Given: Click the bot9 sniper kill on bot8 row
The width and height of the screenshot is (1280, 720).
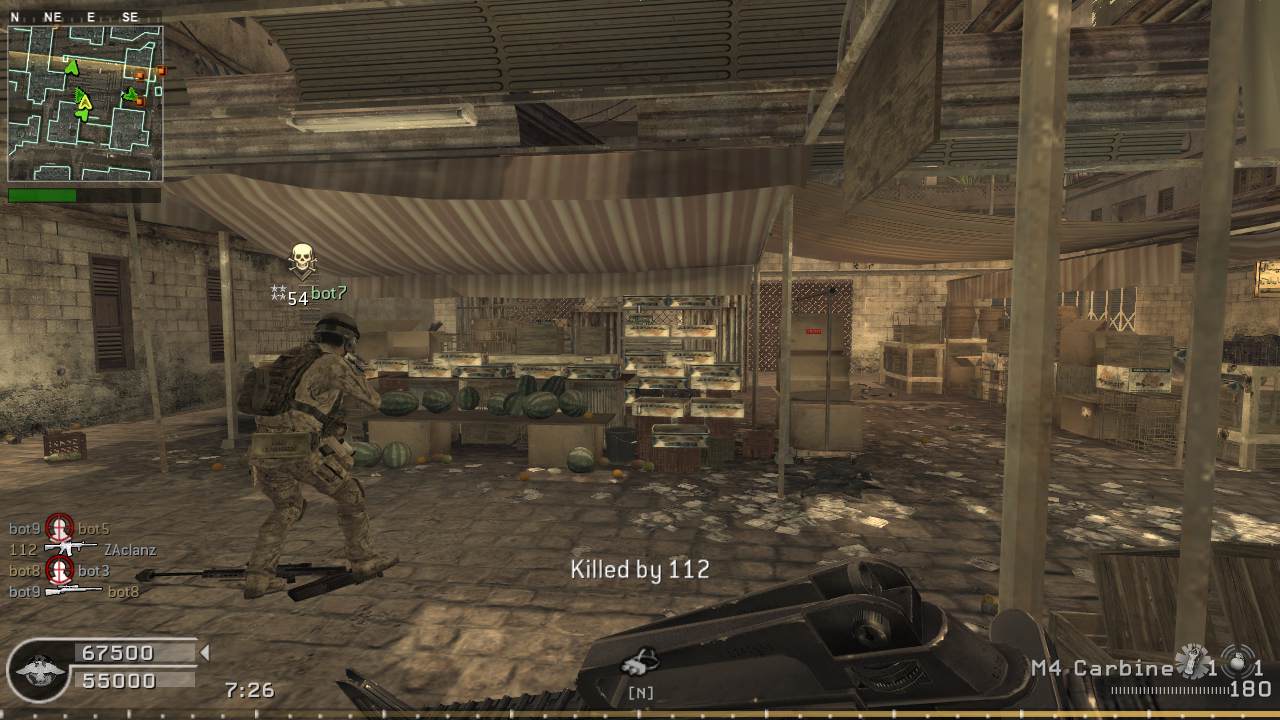Looking at the screenshot, I should pos(74,592).
